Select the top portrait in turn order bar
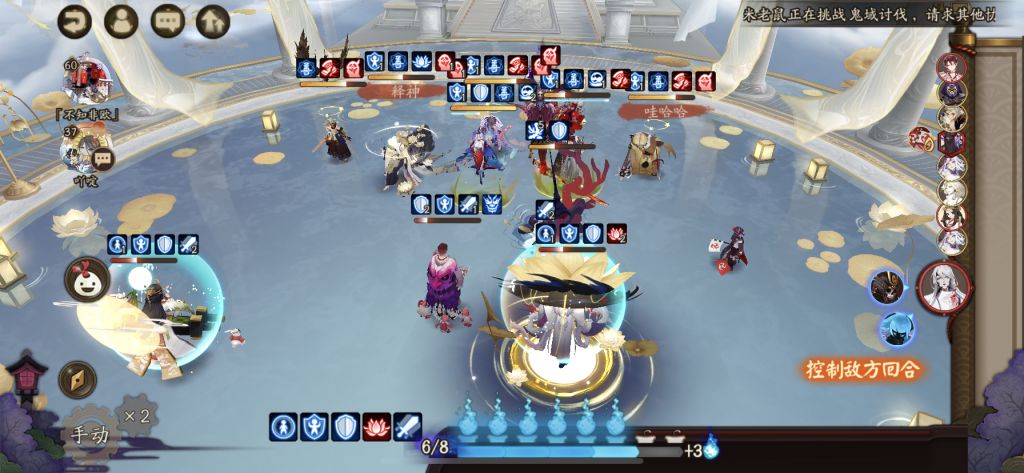The height and width of the screenshot is (473, 1024). click(x=951, y=66)
